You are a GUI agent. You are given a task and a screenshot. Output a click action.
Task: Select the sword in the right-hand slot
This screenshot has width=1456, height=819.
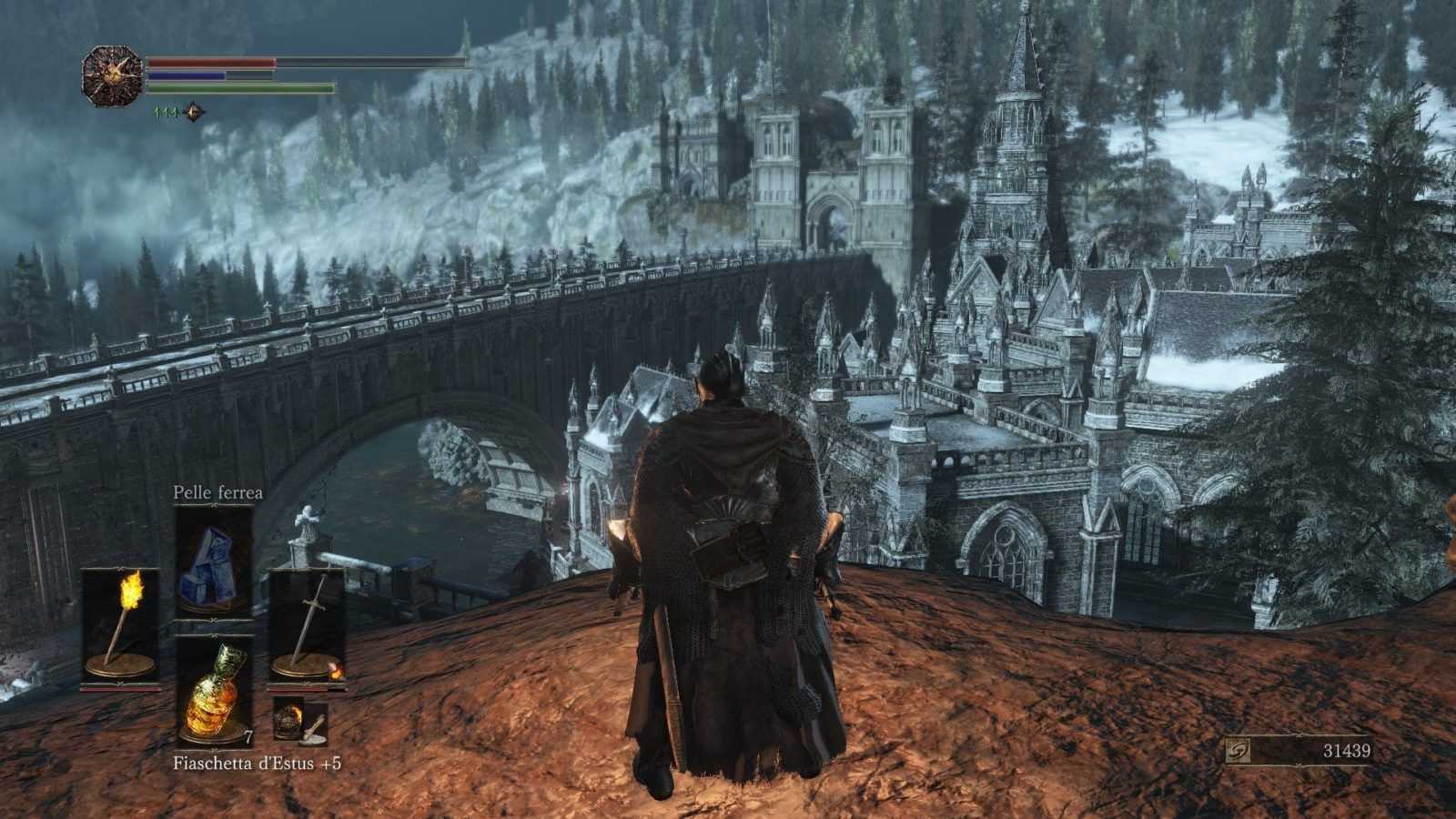[x=307, y=624]
